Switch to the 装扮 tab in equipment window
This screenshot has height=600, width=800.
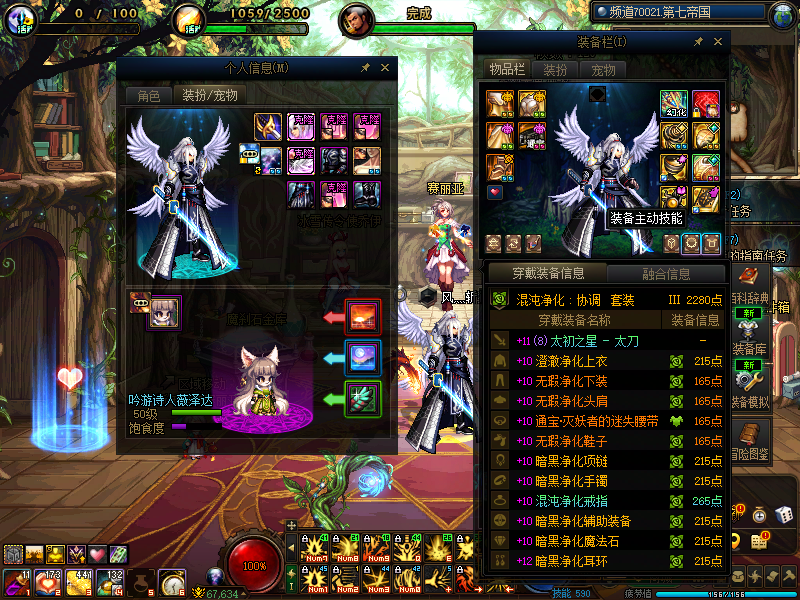coord(555,70)
